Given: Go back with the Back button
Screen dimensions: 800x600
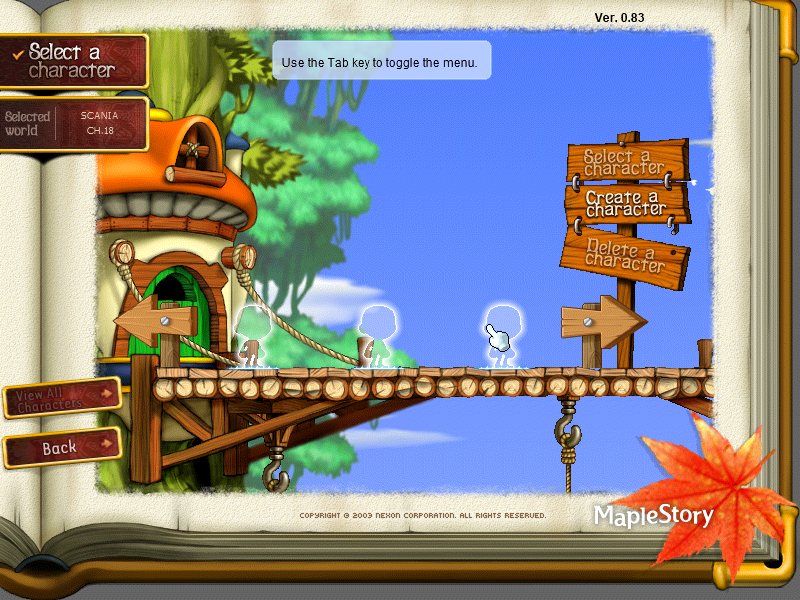Looking at the screenshot, I should click(x=61, y=448).
